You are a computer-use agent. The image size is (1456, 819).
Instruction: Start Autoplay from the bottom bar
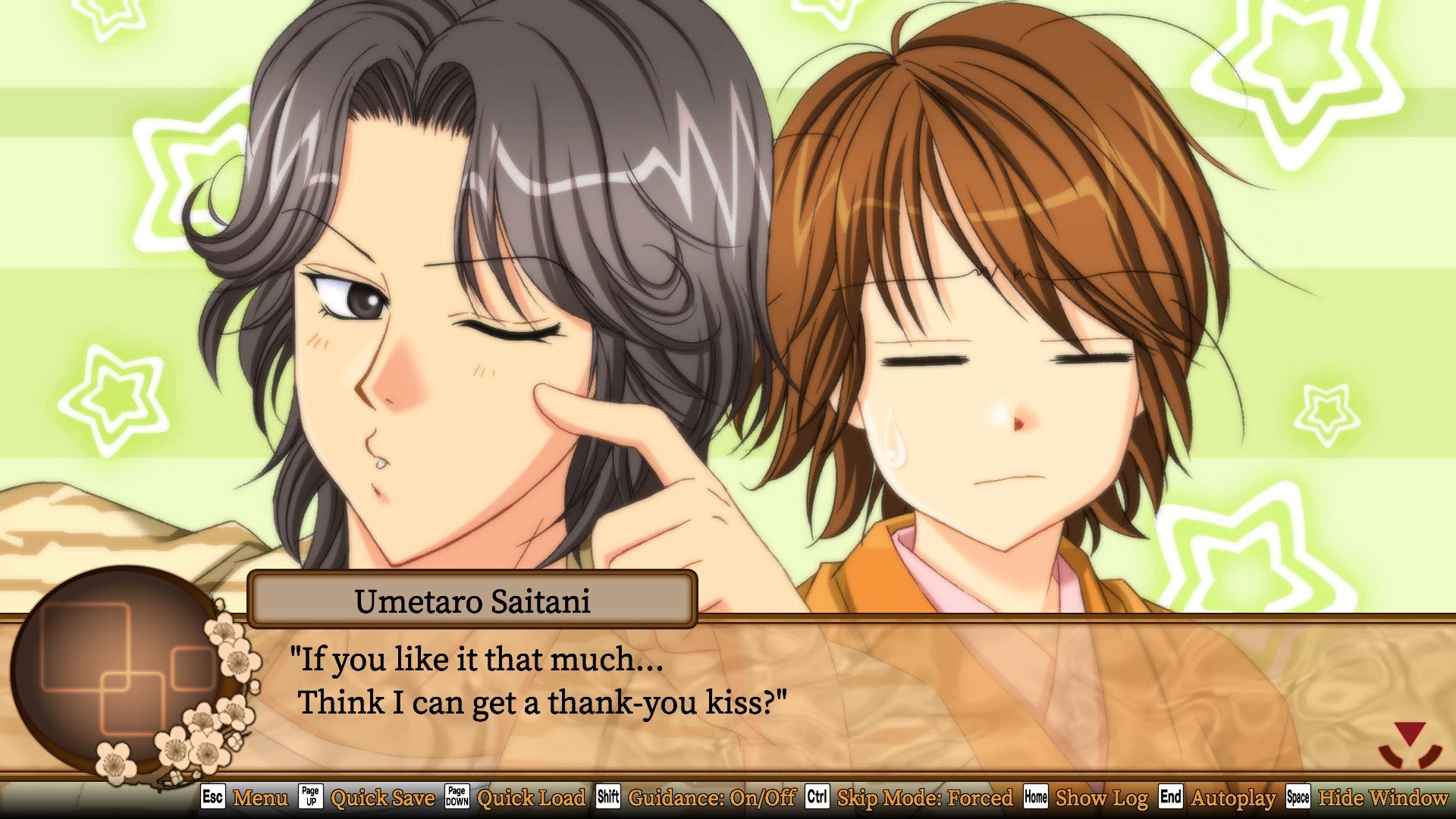point(1235,799)
